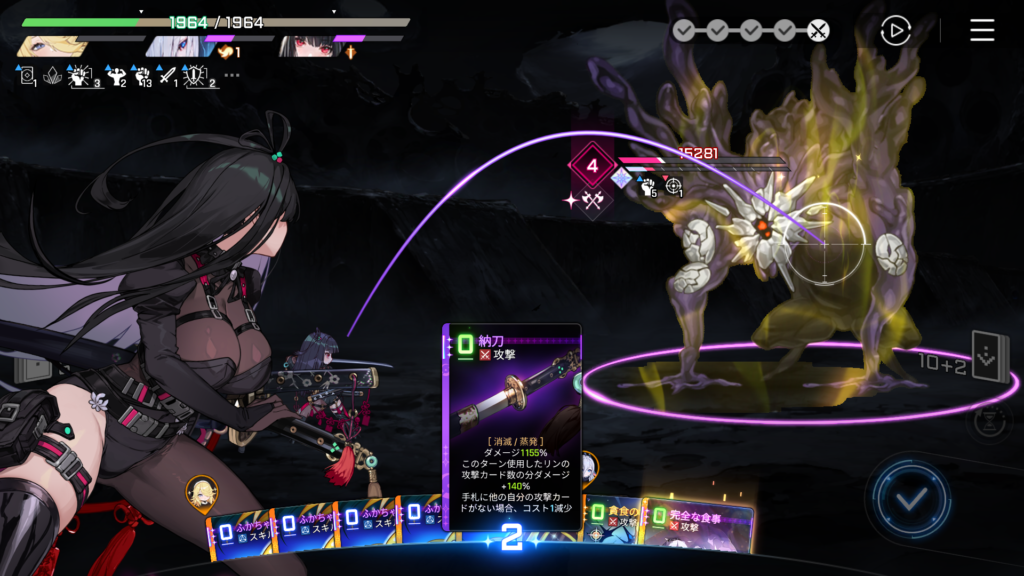Open the draw pile deck icon

click(x=990, y=357)
